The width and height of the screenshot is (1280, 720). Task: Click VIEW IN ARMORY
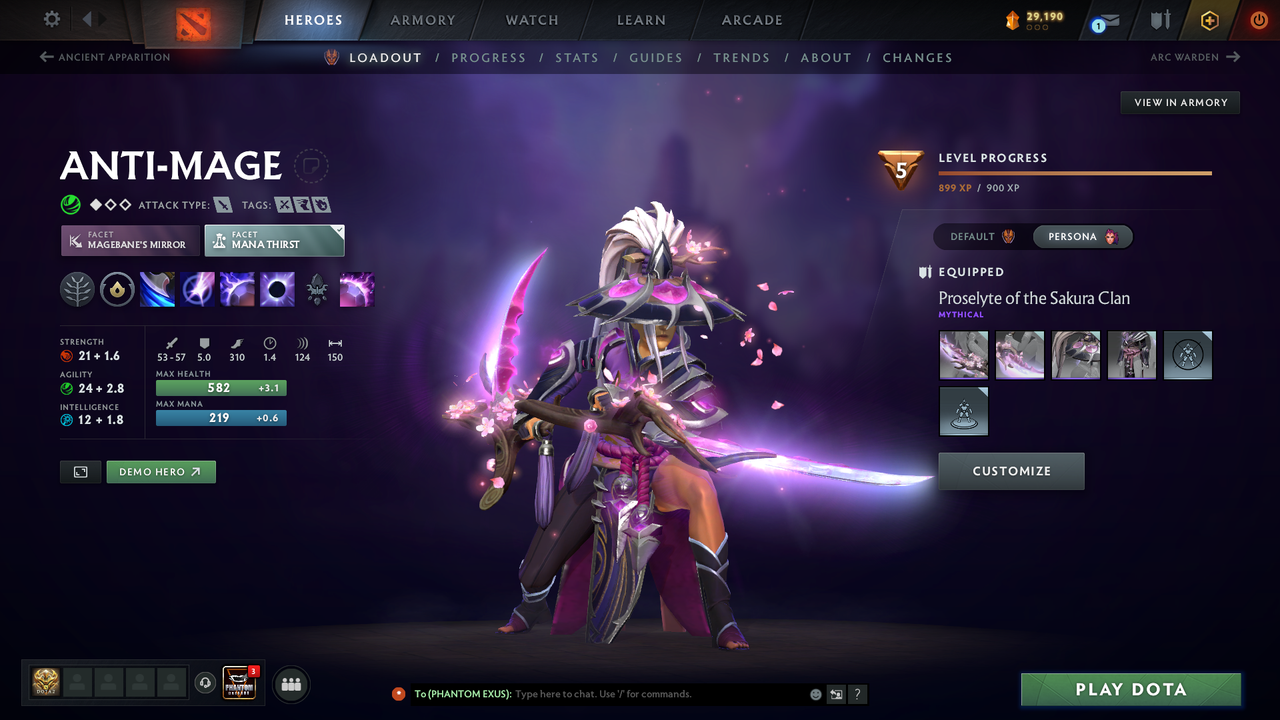[x=1179, y=102]
